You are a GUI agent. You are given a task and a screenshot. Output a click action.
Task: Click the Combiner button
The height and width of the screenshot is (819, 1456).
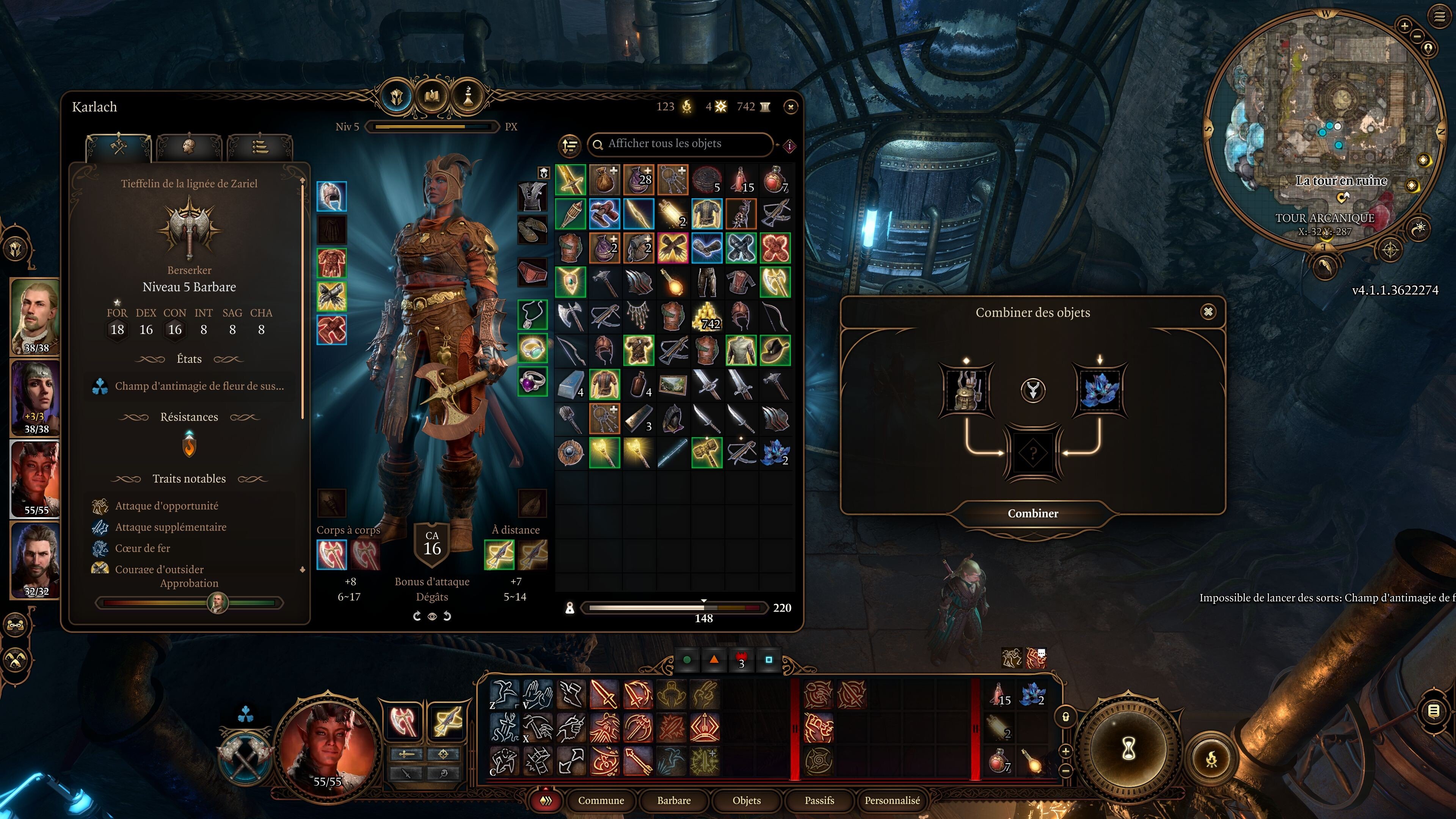pos(1032,513)
